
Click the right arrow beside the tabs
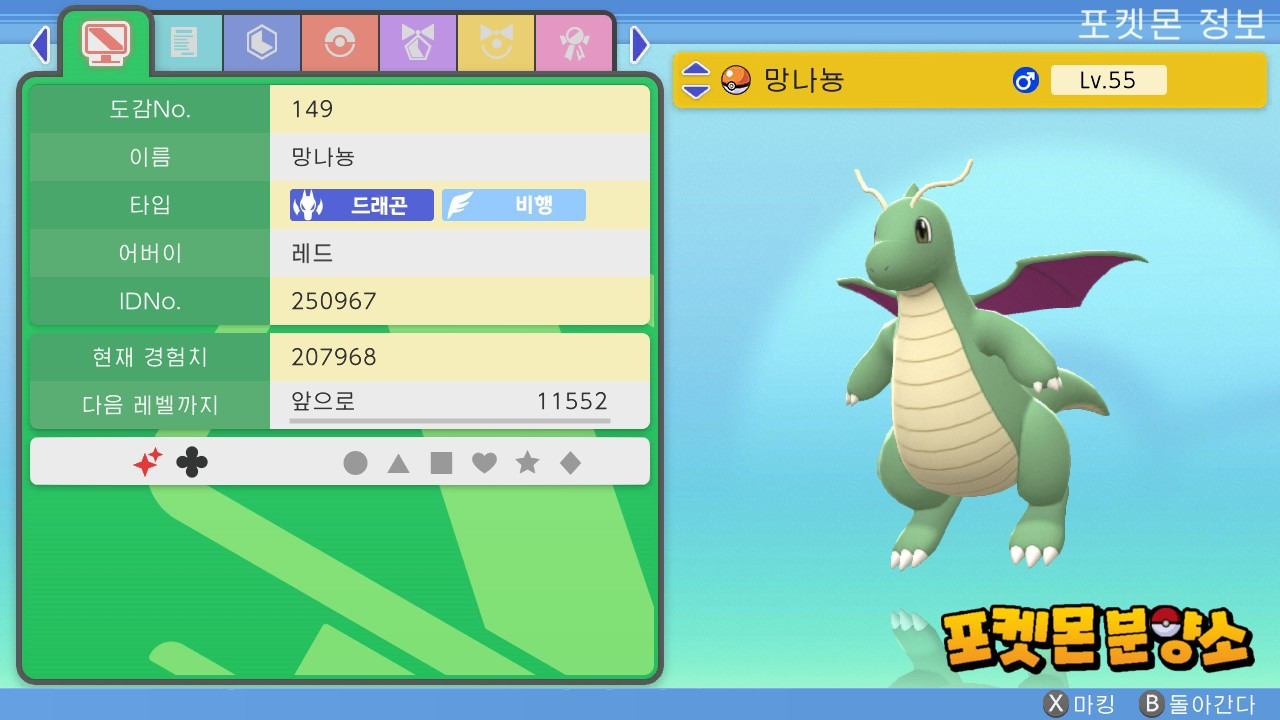[x=640, y=44]
